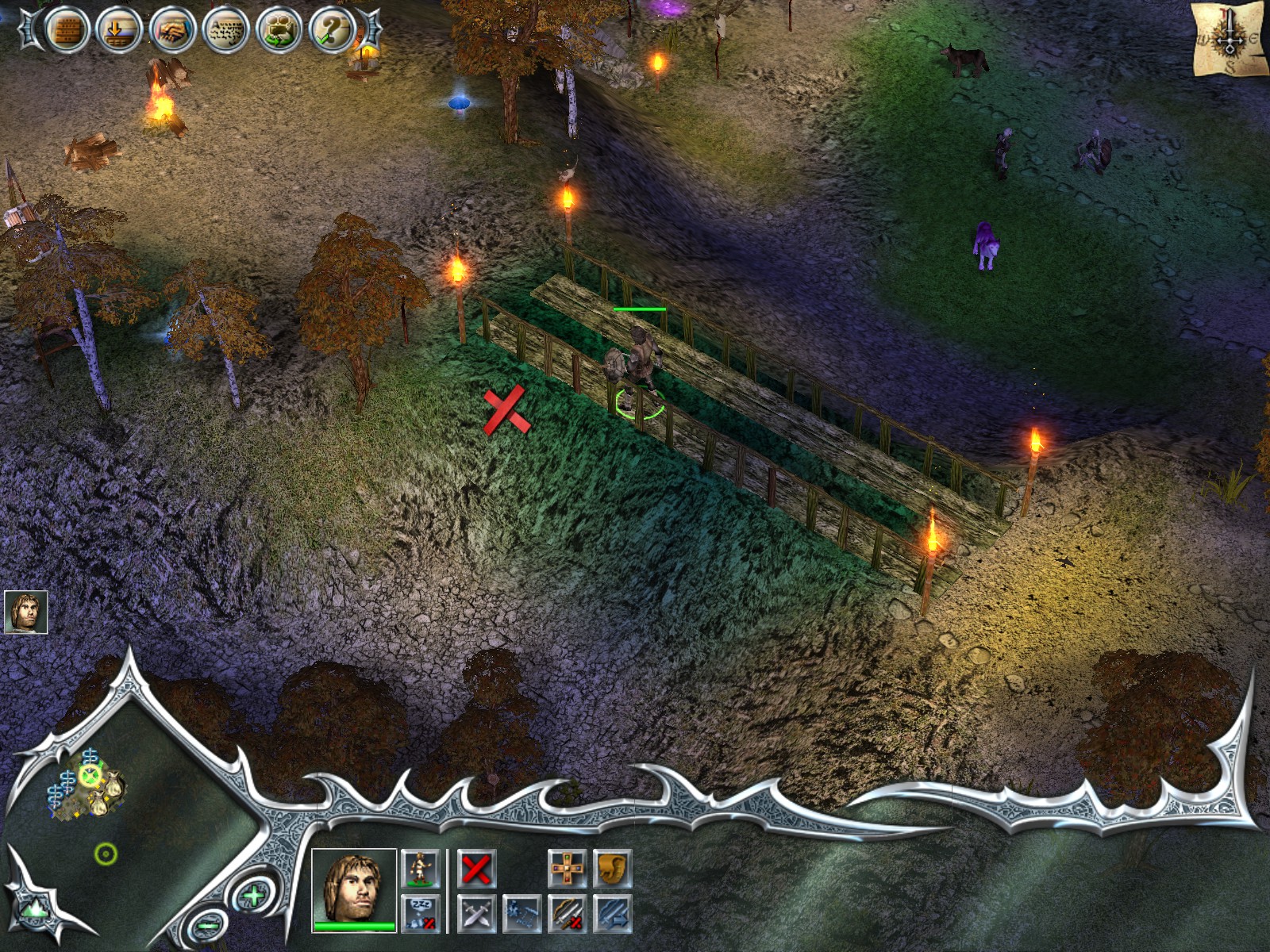Click the compass parchment in the corner
This screenshot has width=1270, height=952.
pos(1230,38)
